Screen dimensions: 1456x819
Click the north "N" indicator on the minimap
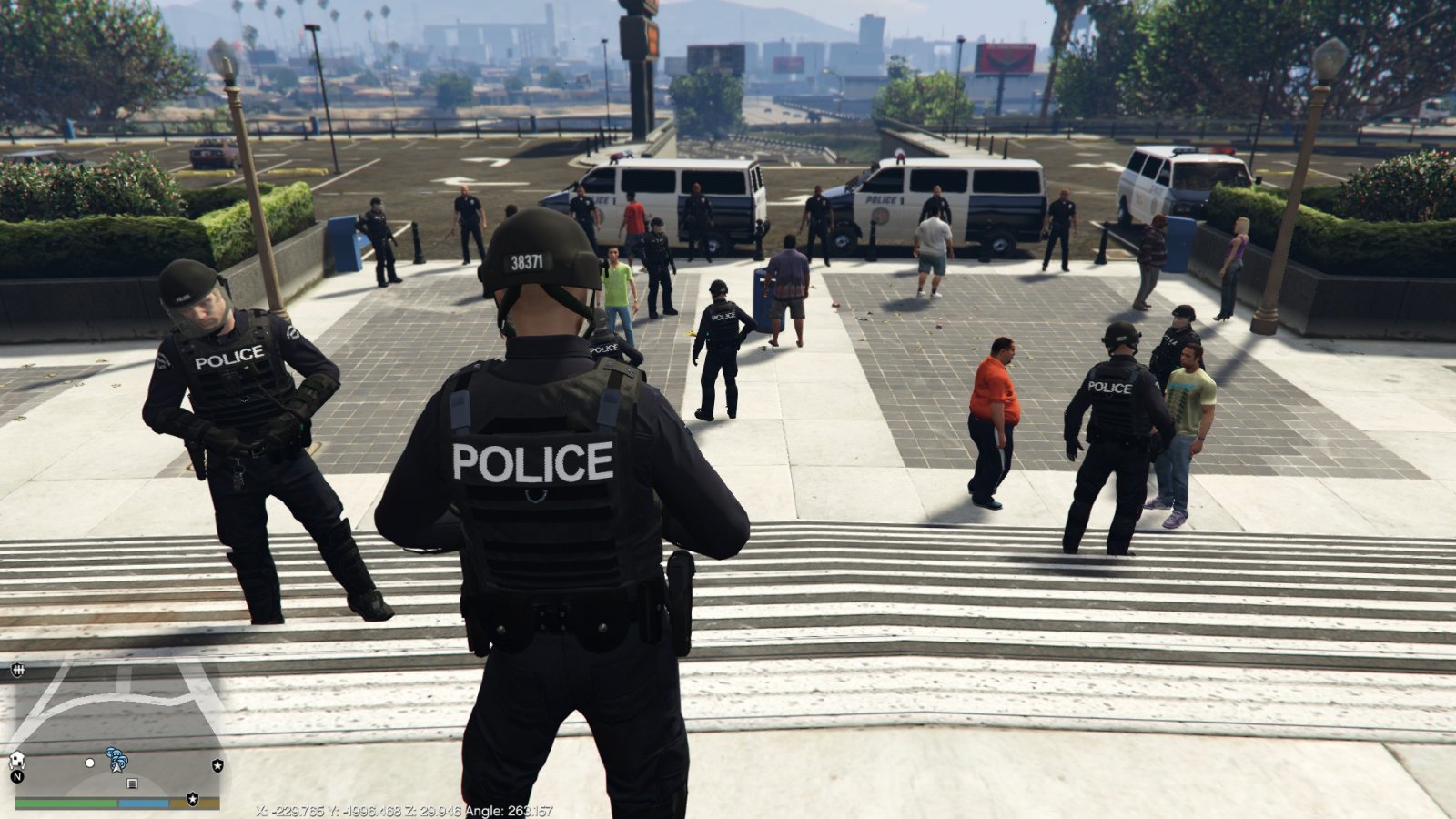tap(18, 776)
